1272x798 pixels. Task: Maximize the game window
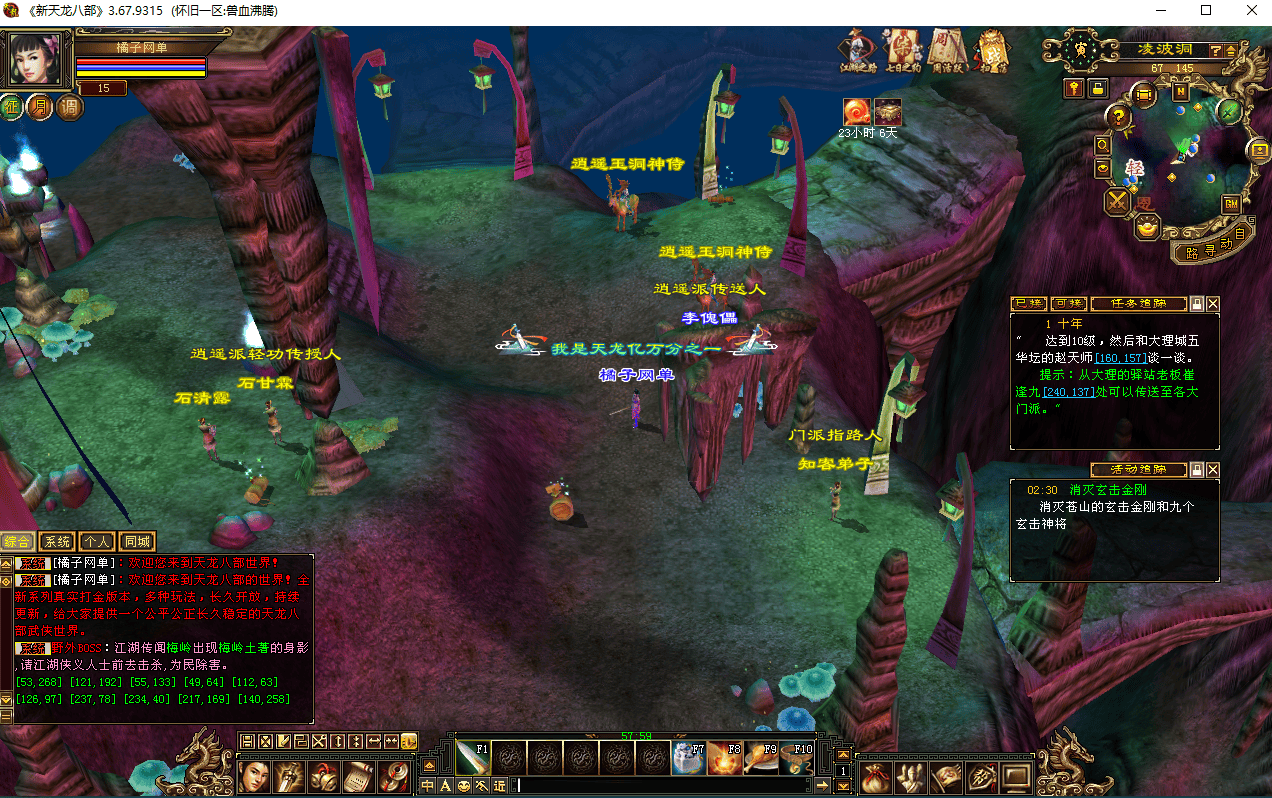point(1206,11)
